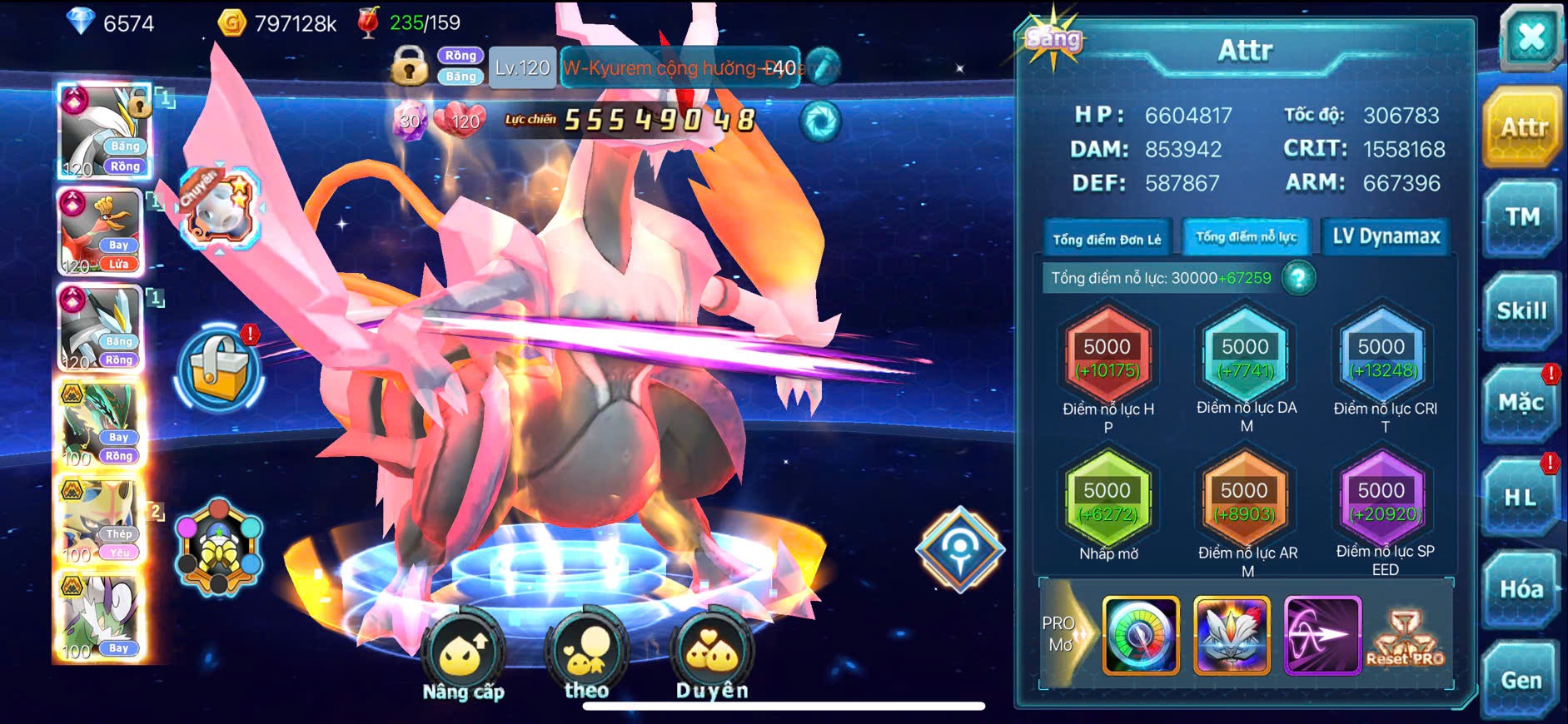Open the Gen tab
The height and width of the screenshot is (724, 1568).
pos(1521,681)
